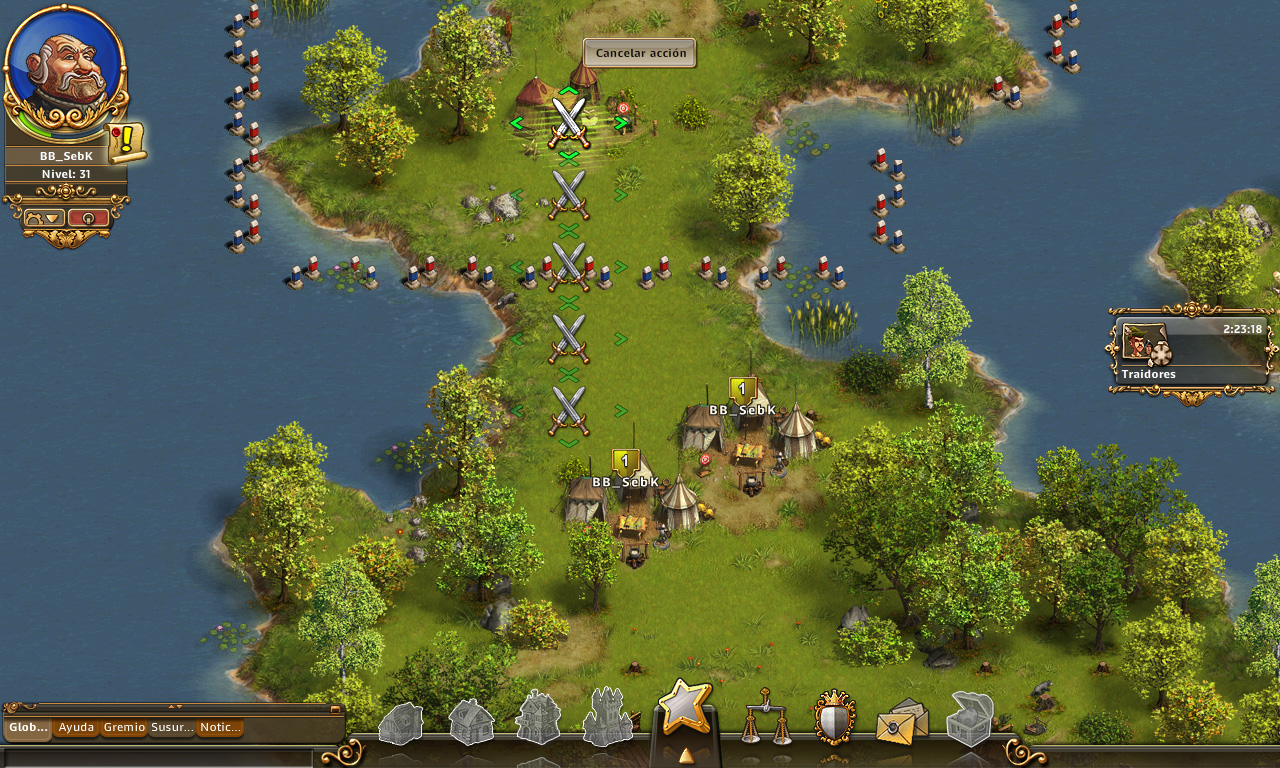Click the red power button under the avatar

pyautogui.click(x=88, y=217)
